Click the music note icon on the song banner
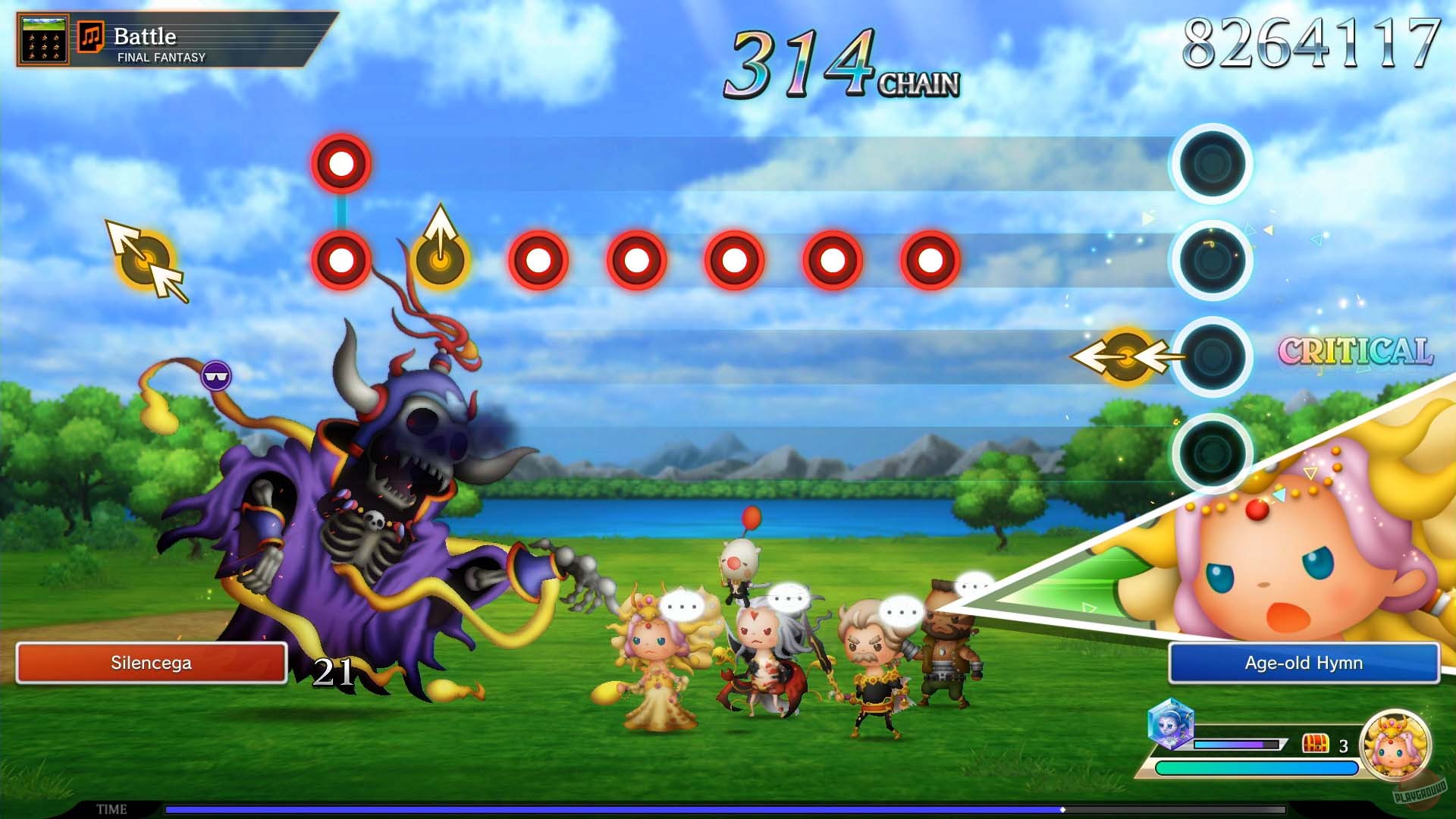Image resolution: width=1456 pixels, height=819 pixels. [x=91, y=36]
